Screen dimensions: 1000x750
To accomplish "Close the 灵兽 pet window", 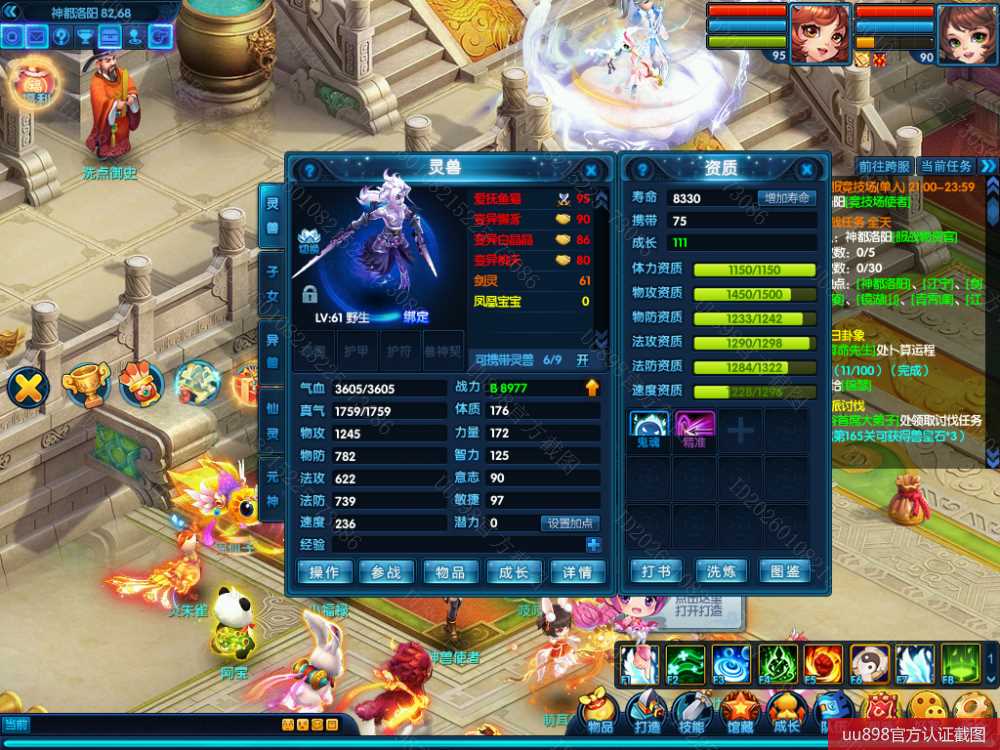I will [591, 171].
